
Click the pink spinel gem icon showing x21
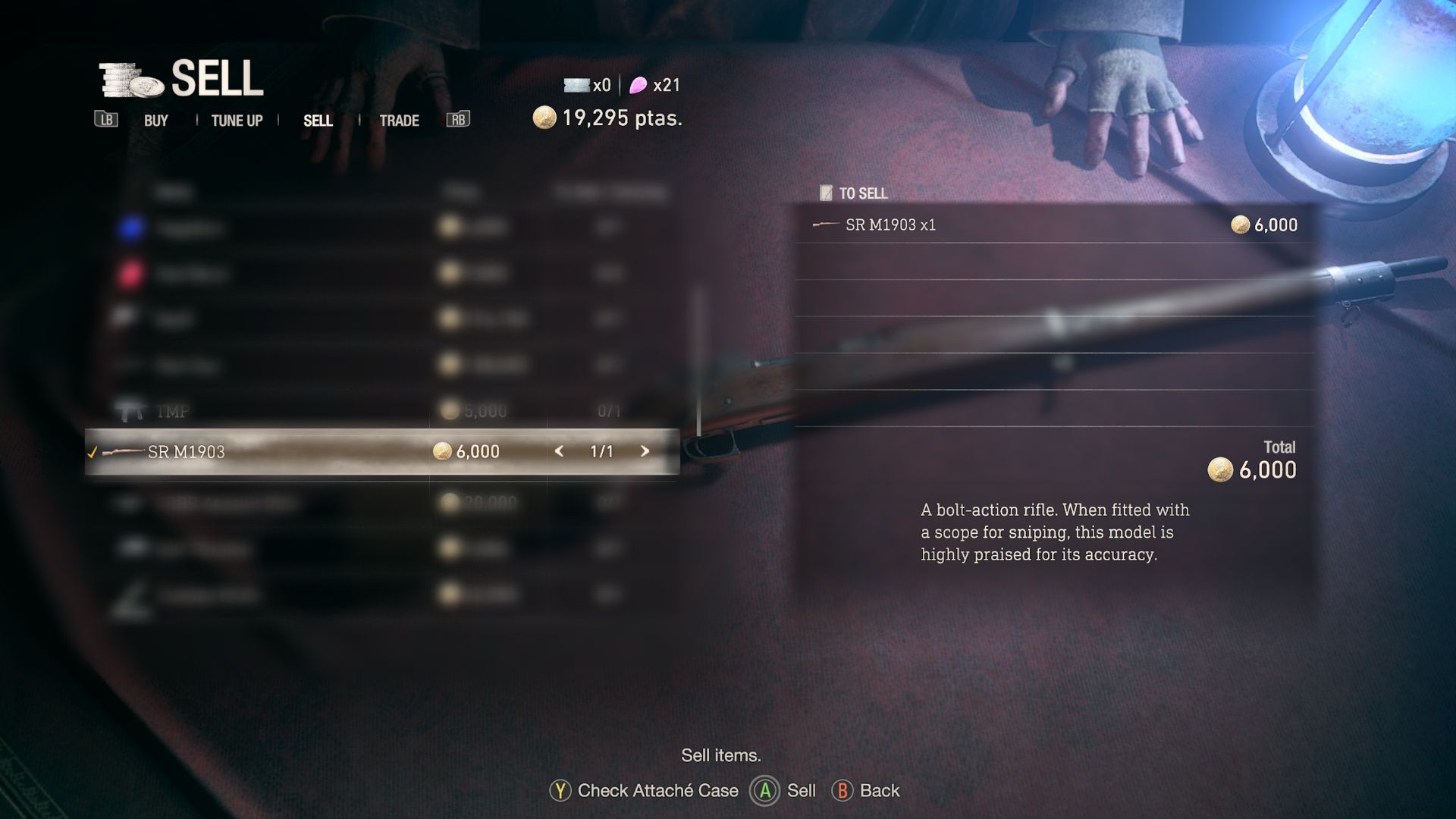click(x=637, y=85)
